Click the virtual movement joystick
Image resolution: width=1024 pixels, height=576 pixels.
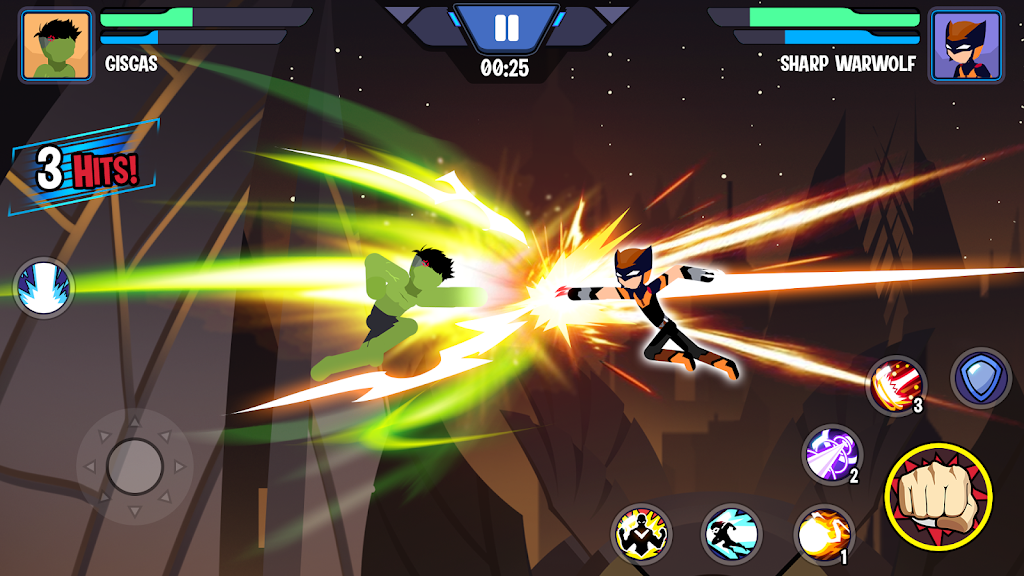134,466
